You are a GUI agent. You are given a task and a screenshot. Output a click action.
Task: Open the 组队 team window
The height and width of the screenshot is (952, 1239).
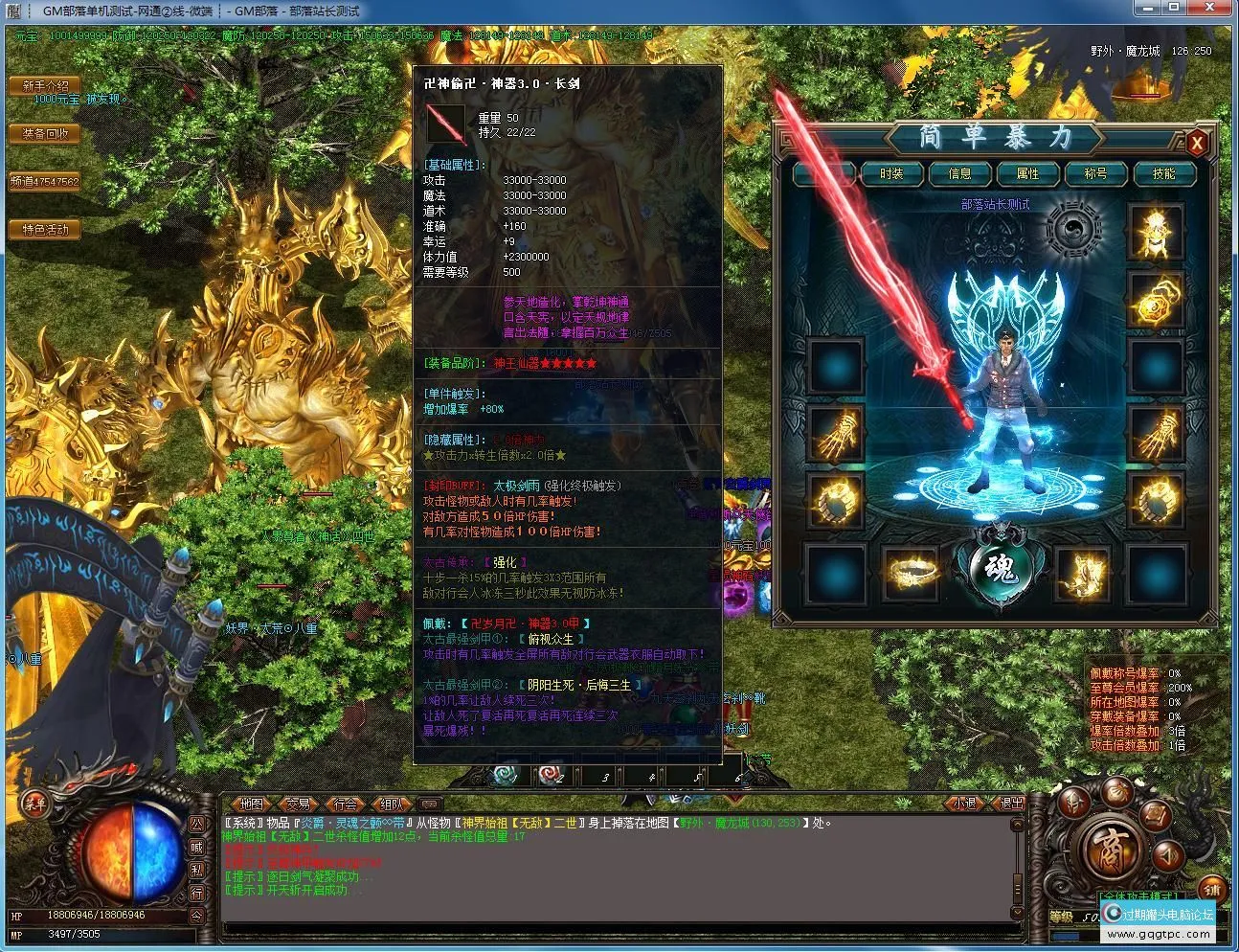click(x=392, y=805)
